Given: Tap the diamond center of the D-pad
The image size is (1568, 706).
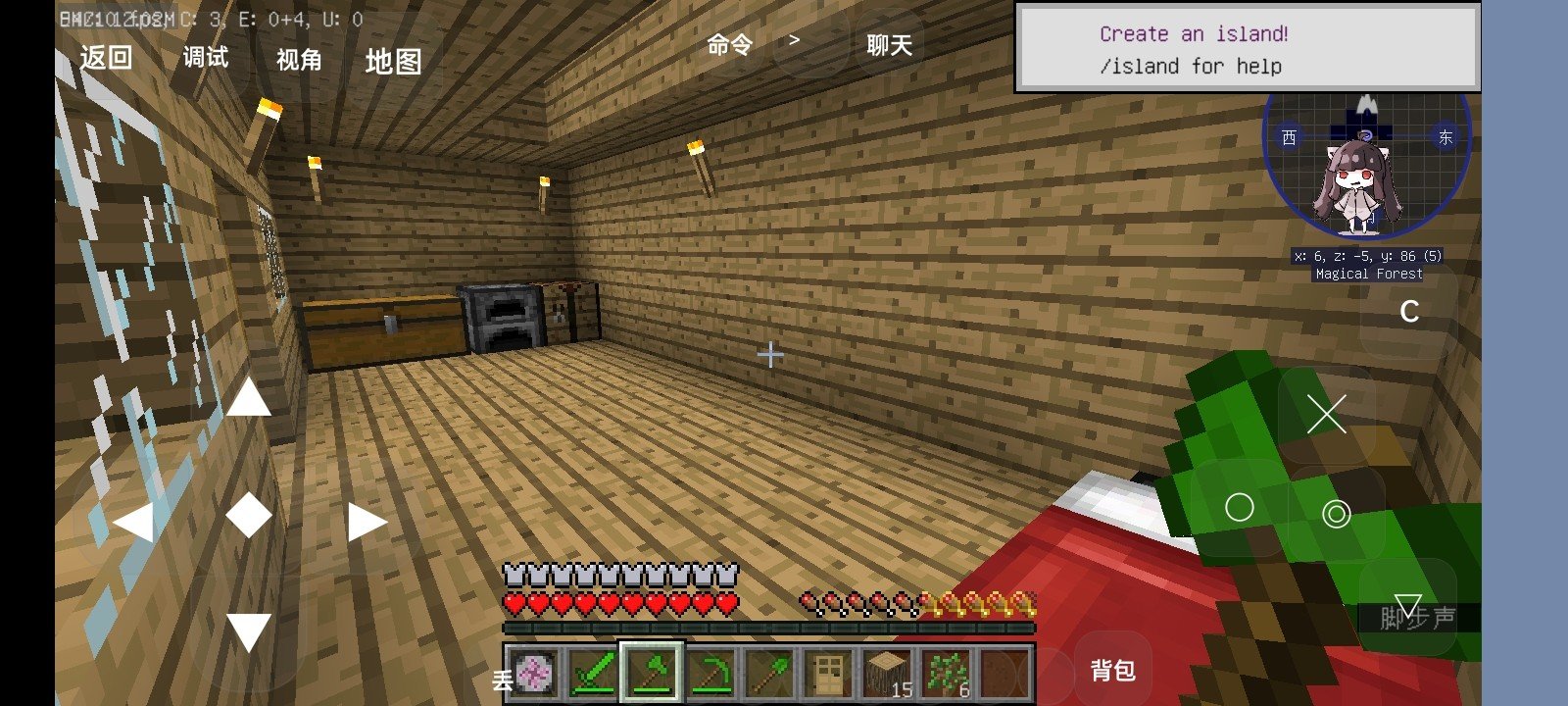Looking at the screenshot, I should pos(249,515).
